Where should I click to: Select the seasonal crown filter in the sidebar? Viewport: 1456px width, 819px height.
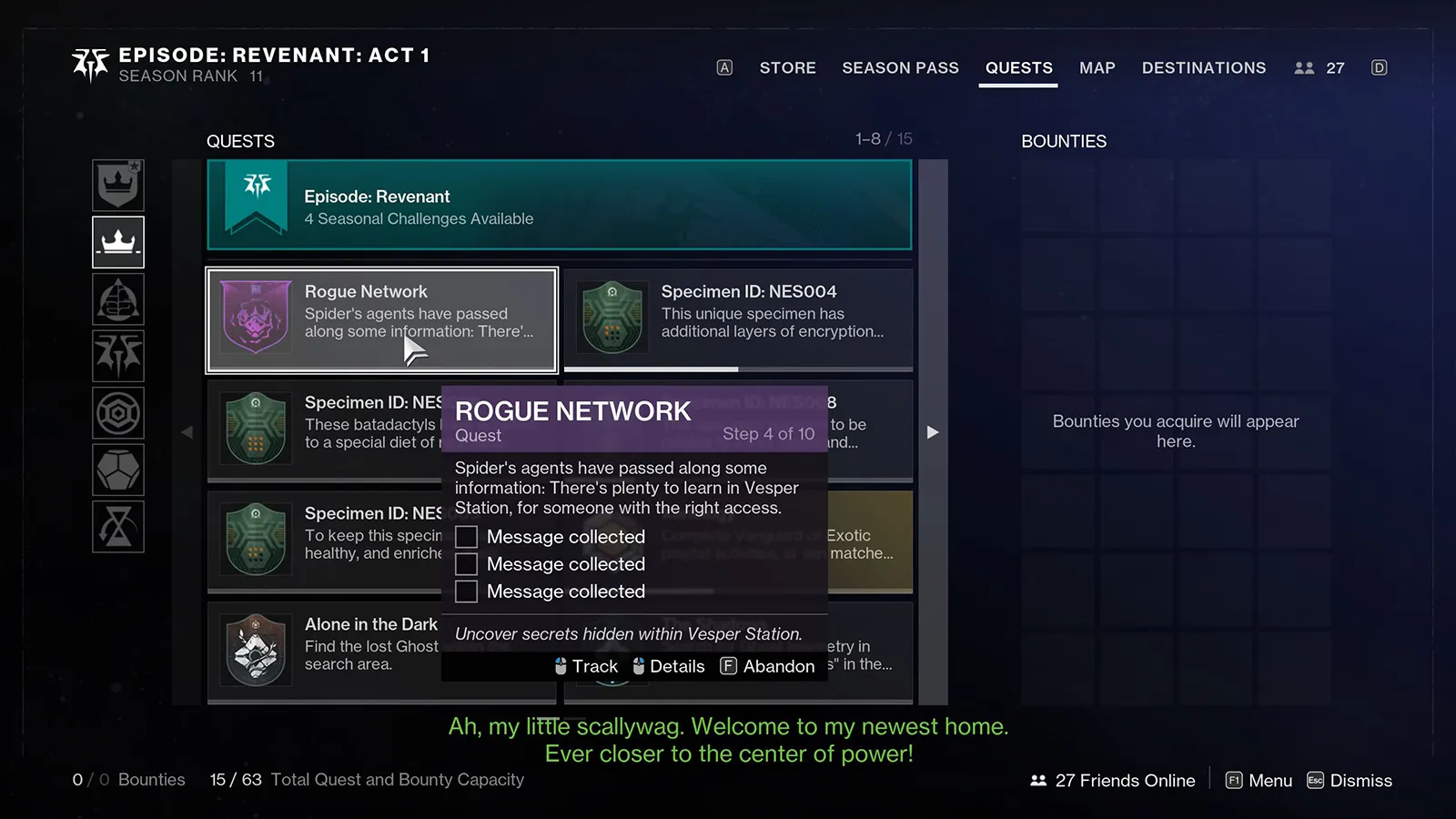point(118,242)
